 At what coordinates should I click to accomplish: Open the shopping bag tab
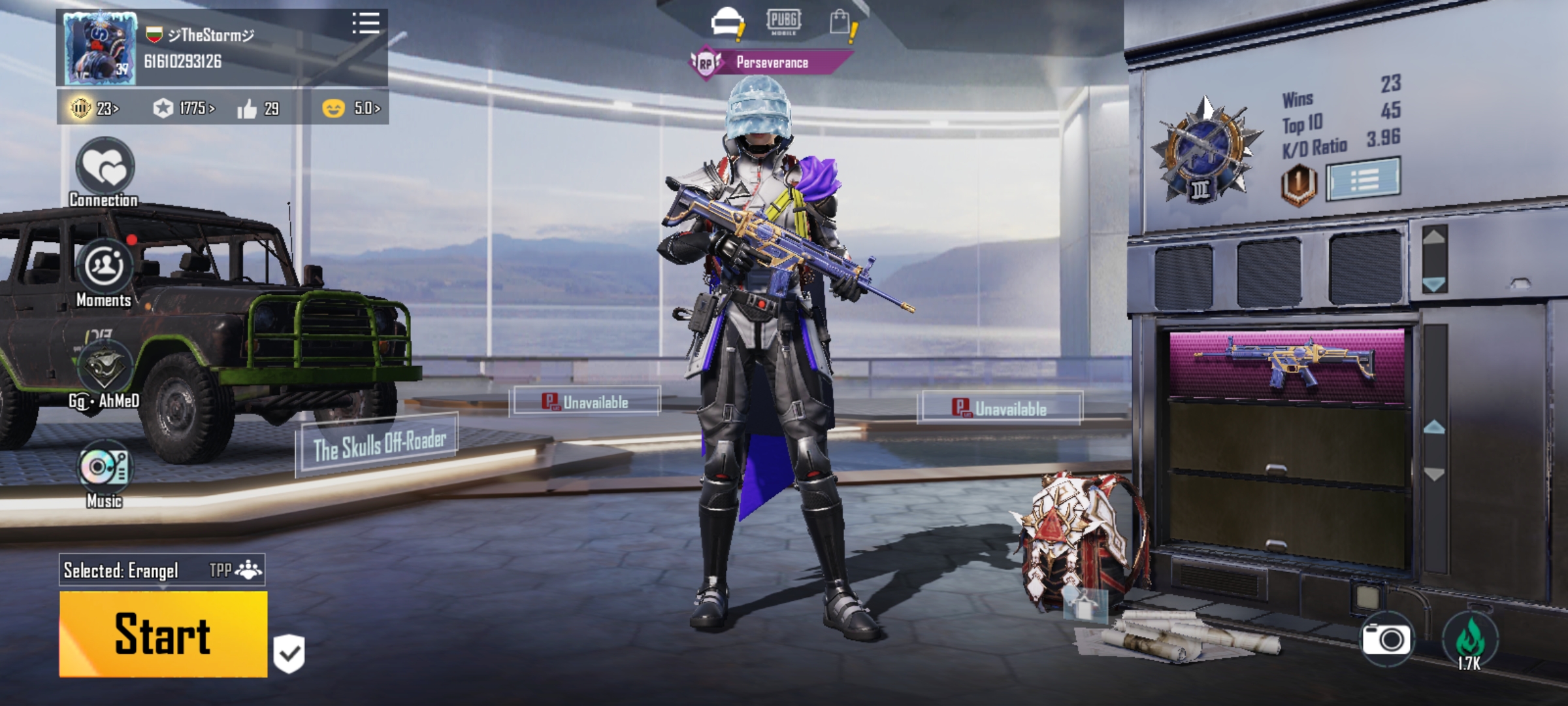click(841, 24)
